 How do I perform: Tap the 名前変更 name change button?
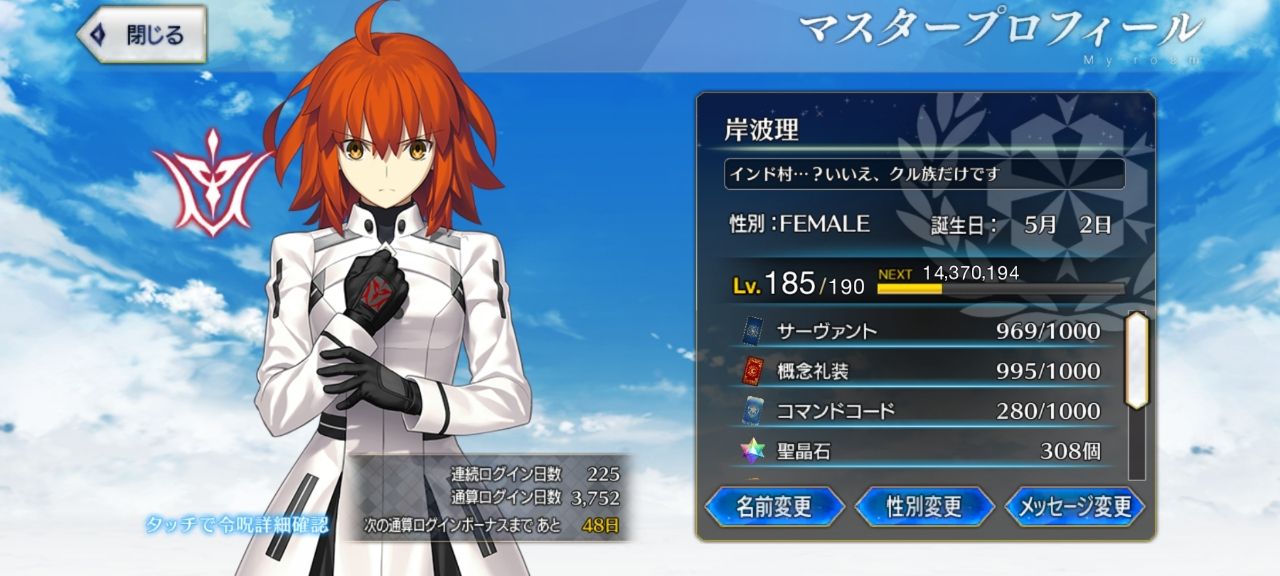coord(774,507)
